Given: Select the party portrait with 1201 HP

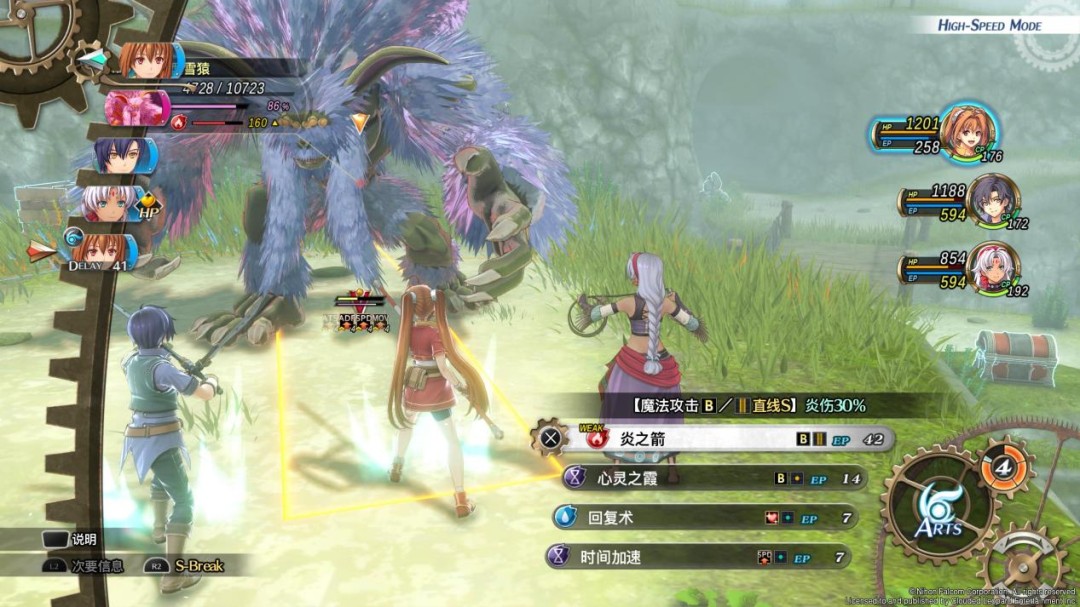Looking at the screenshot, I should [969, 131].
